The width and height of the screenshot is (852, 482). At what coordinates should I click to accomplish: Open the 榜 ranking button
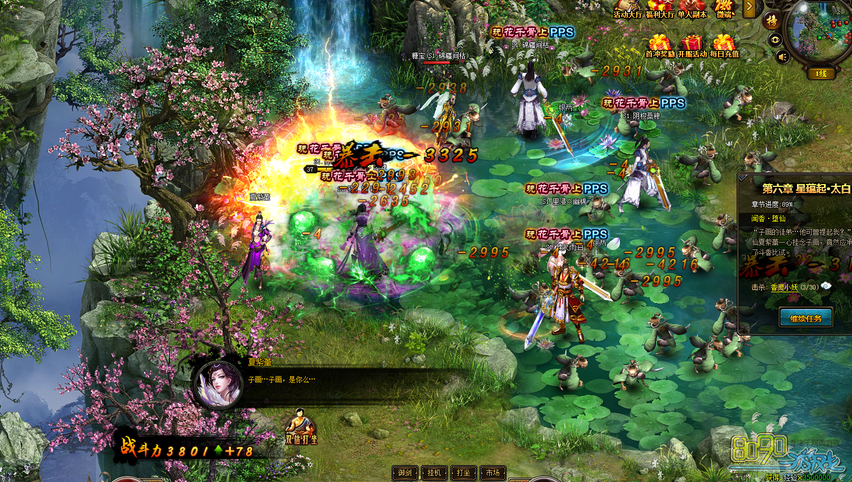pyautogui.click(x=772, y=20)
